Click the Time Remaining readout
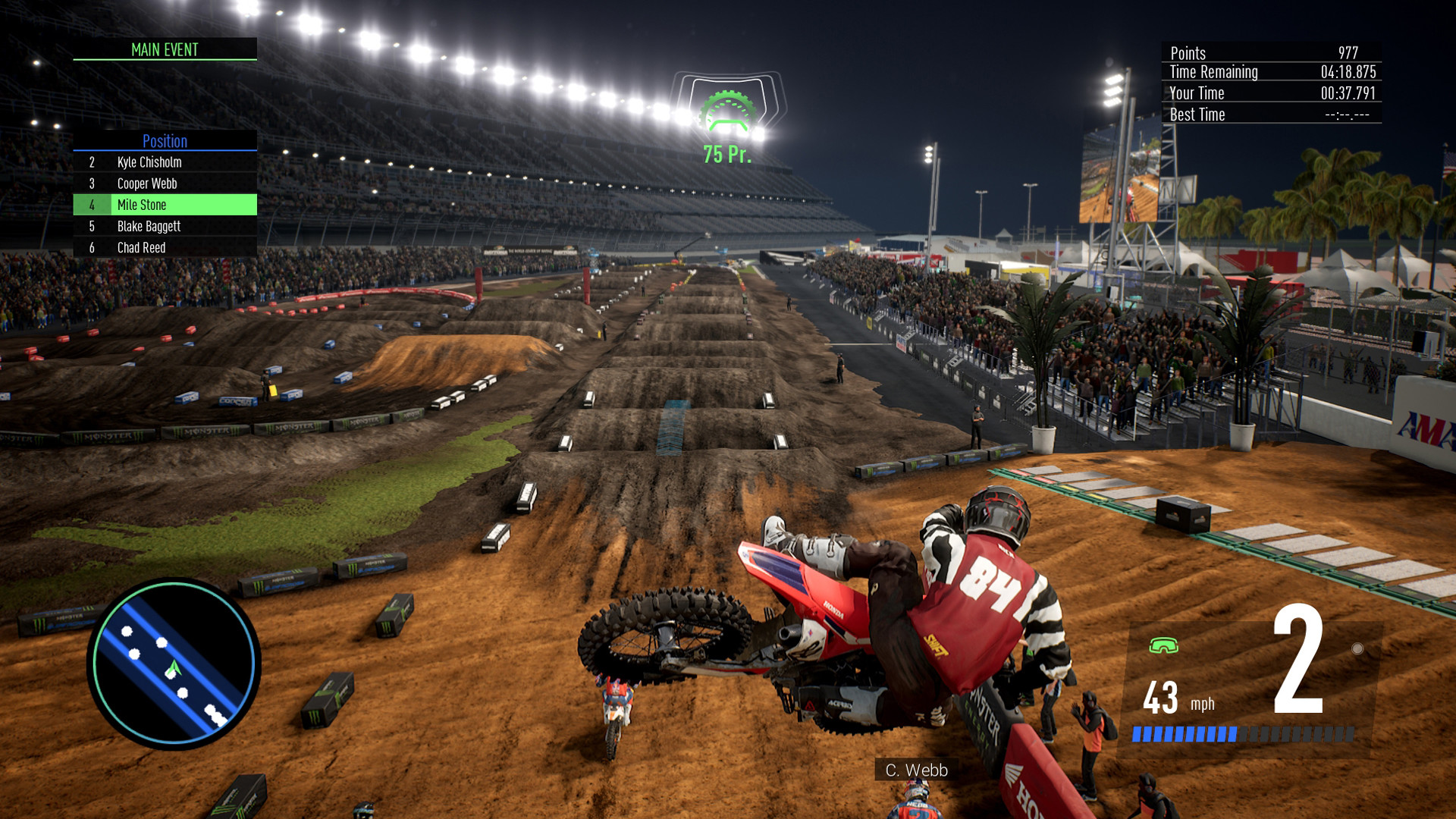Viewport: 1456px width, 819px height. (x=1271, y=72)
